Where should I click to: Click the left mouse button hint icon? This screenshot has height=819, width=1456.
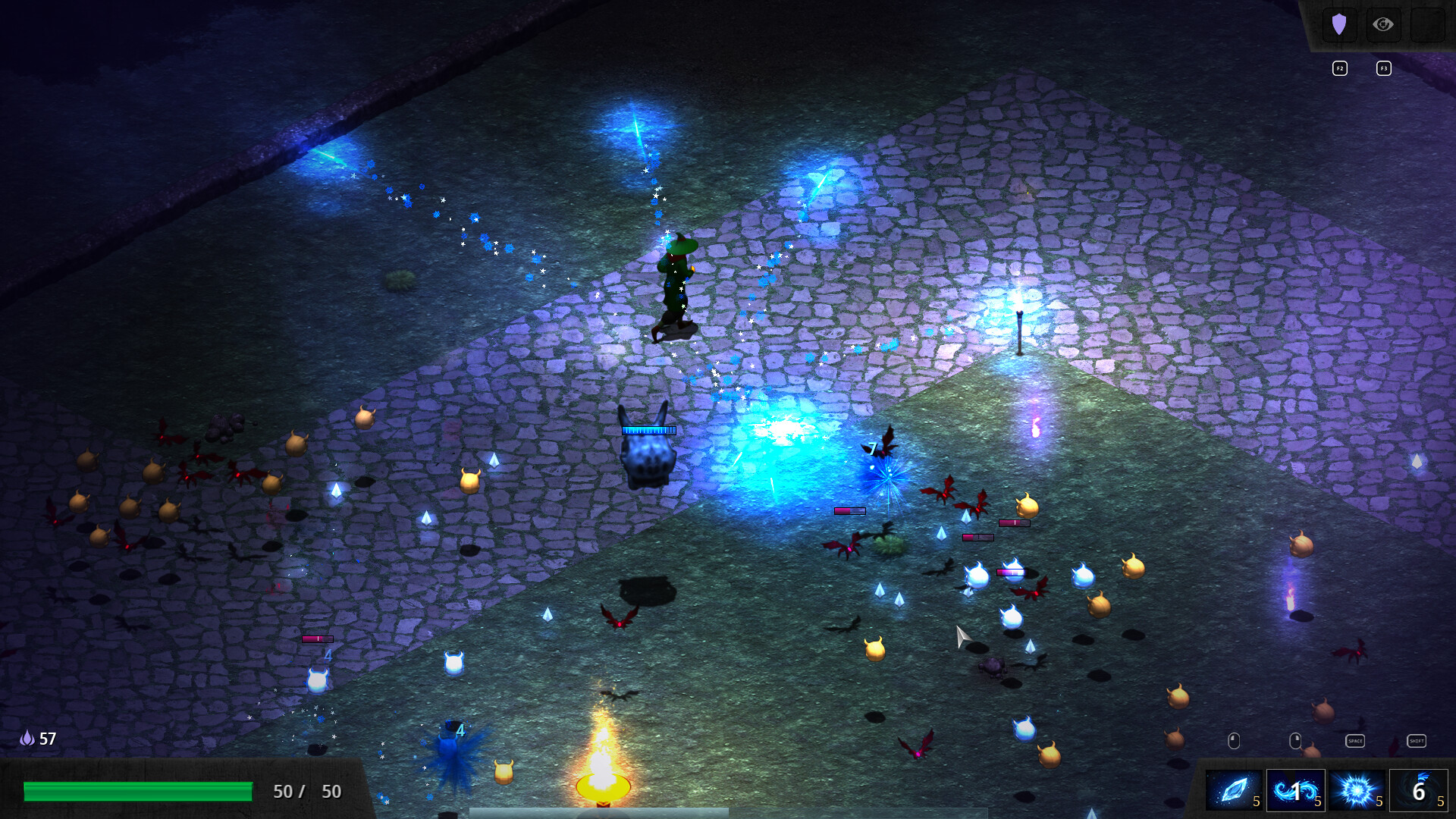[x=1235, y=740]
